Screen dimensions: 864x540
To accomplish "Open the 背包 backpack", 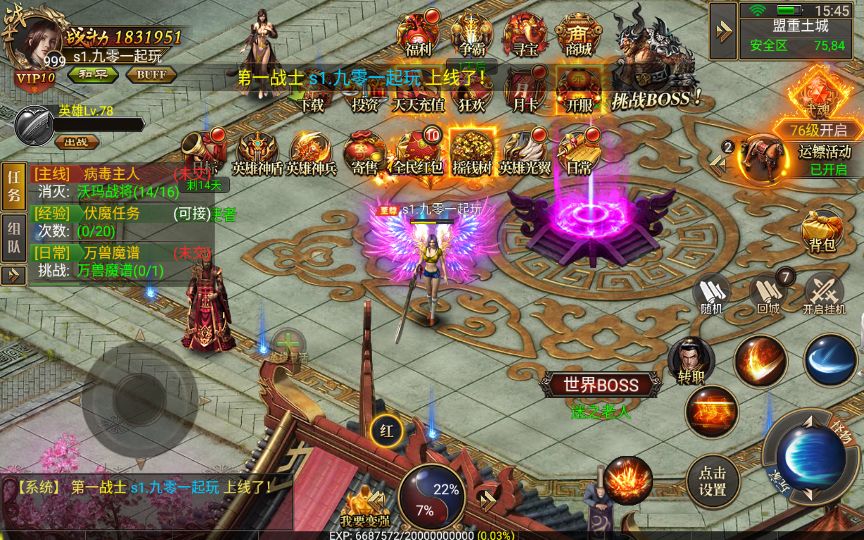I will pos(822,228).
